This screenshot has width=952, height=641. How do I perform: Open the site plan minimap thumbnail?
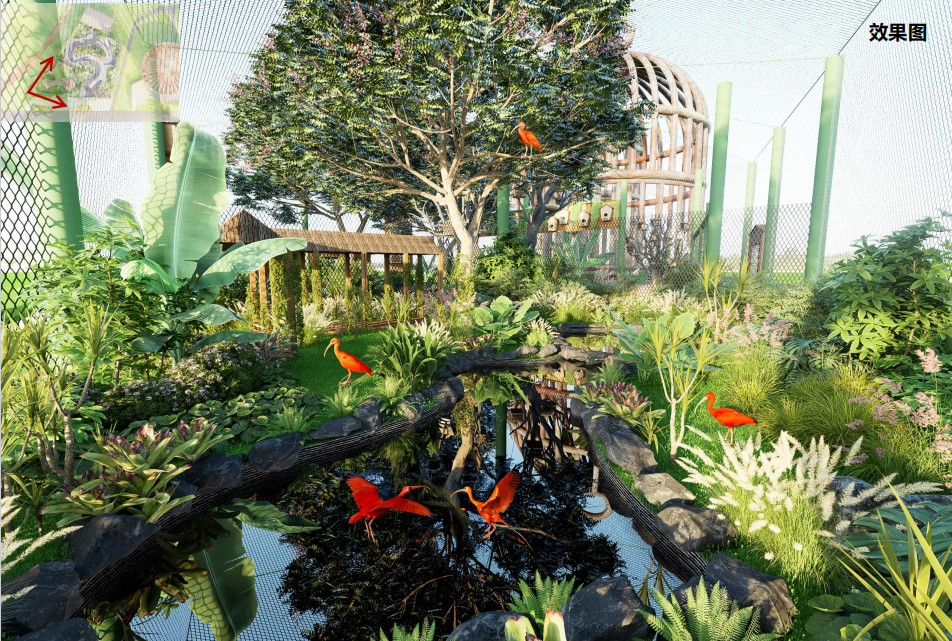(x=91, y=60)
